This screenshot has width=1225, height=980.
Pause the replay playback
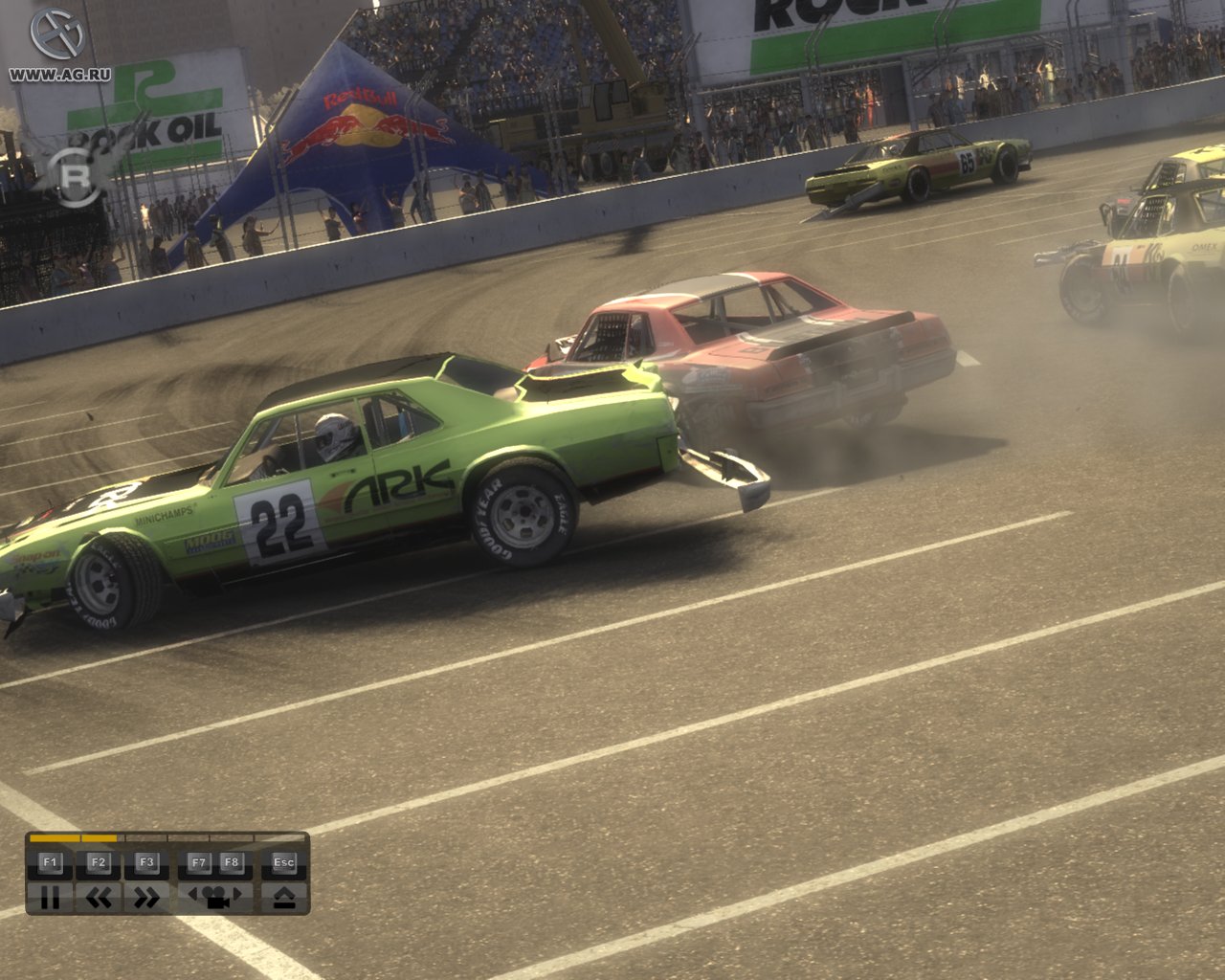click(49, 898)
